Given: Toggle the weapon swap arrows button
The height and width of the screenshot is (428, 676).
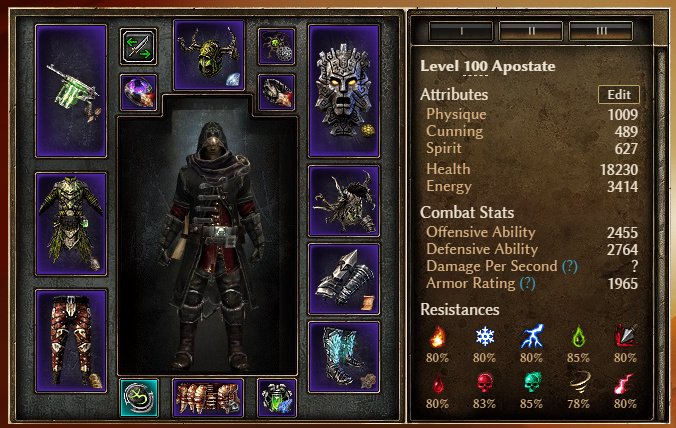Looking at the screenshot, I should tap(138, 47).
